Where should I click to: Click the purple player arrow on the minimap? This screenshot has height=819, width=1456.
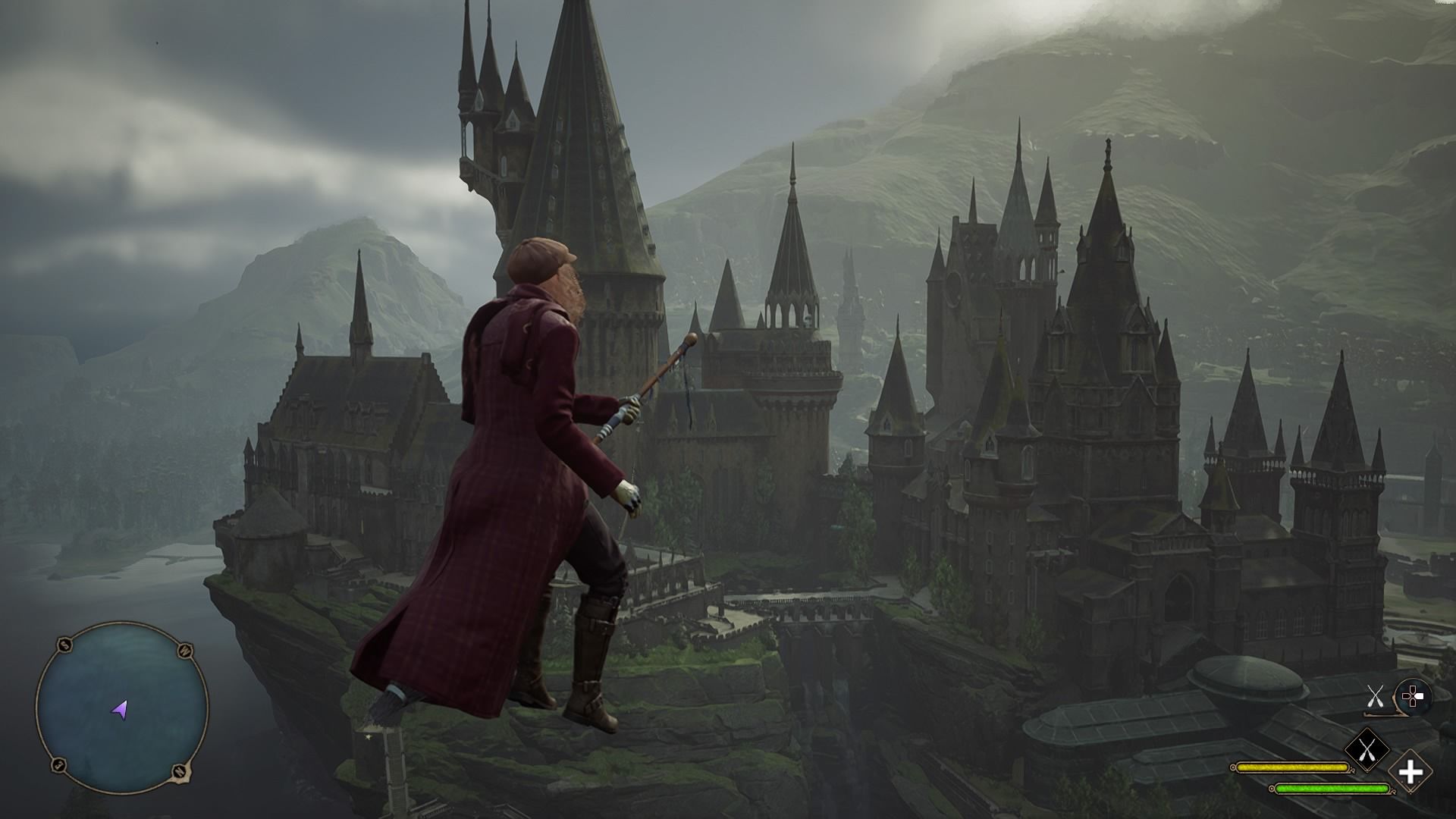(121, 710)
